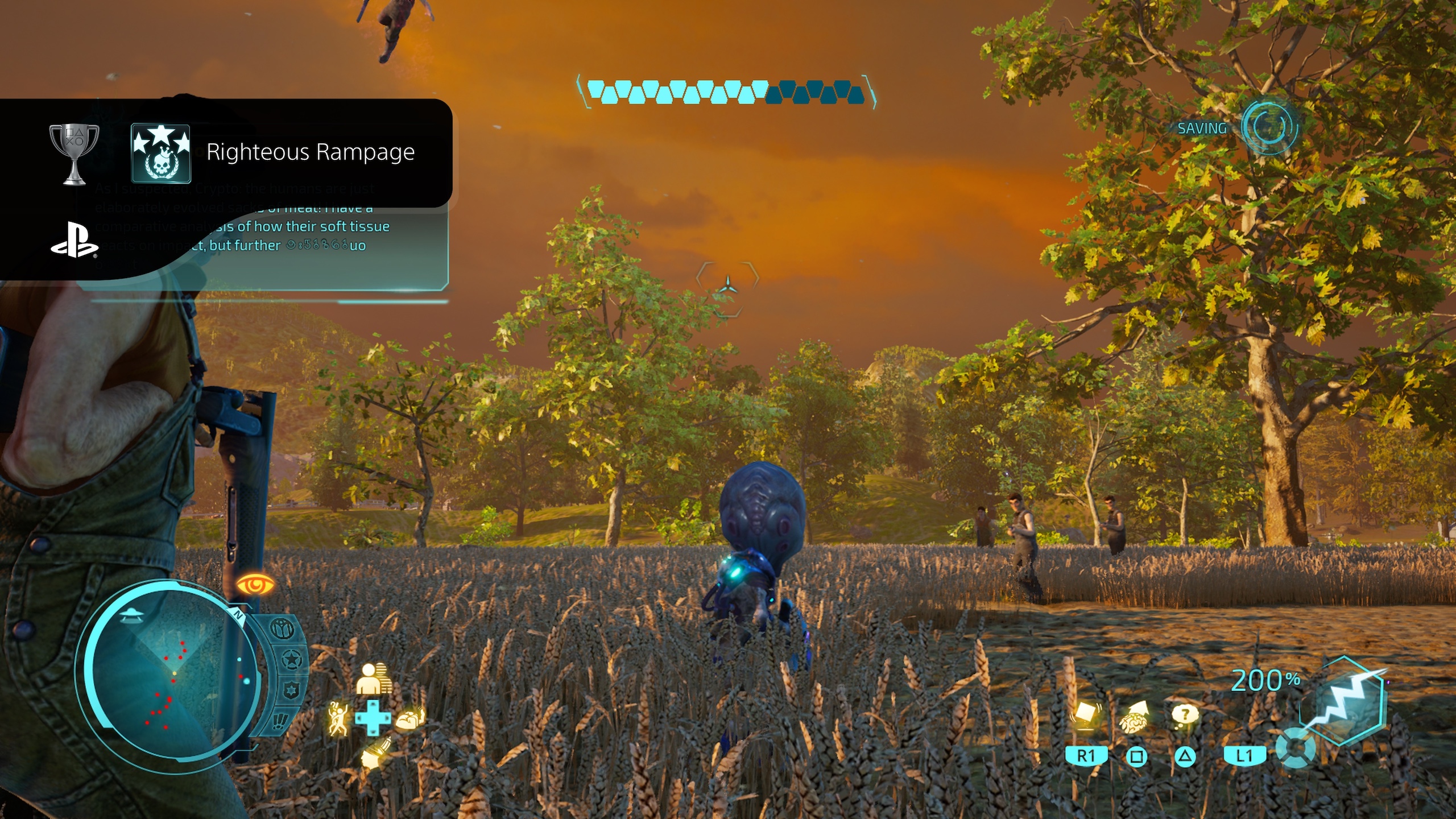This screenshot has width=1456, height=819.
Task: Select the top alert segment beside the minimap
Action: (283, 629)
